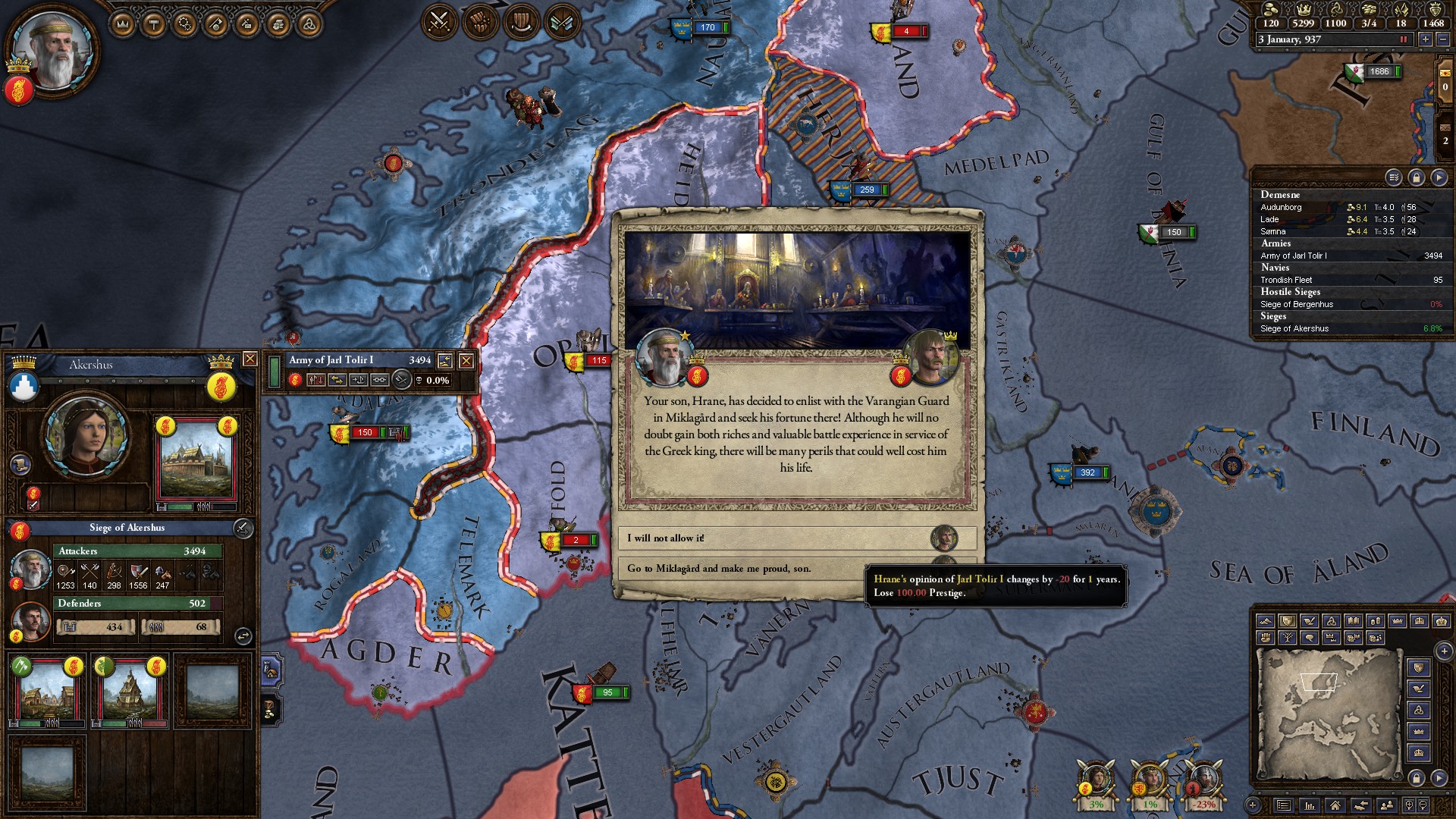Pause the game clock
1456x819 pixels.
(x=1404, y=41)
